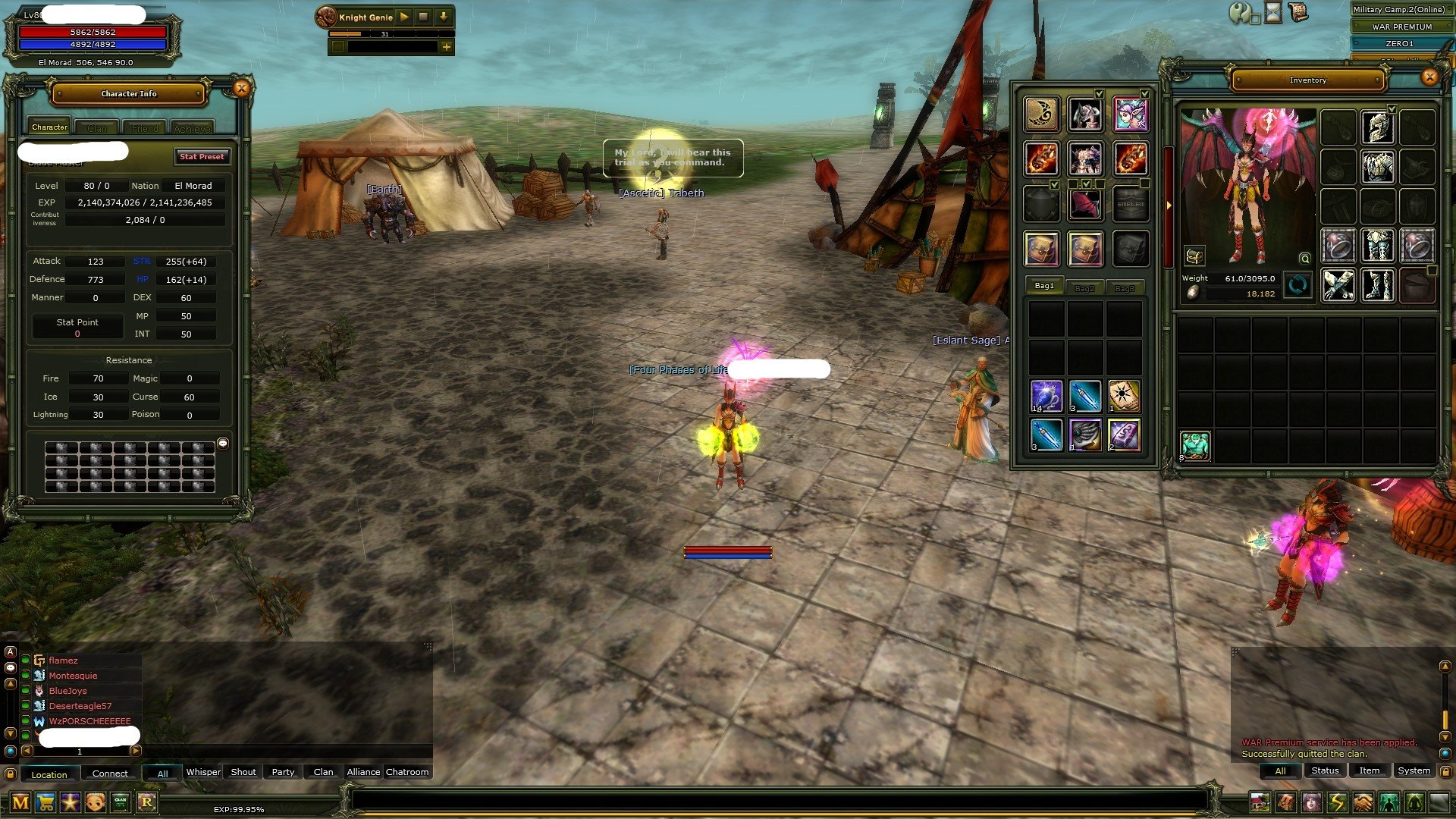Open the Achieve tab
The image size is (1456, 819).
(192, 128)
